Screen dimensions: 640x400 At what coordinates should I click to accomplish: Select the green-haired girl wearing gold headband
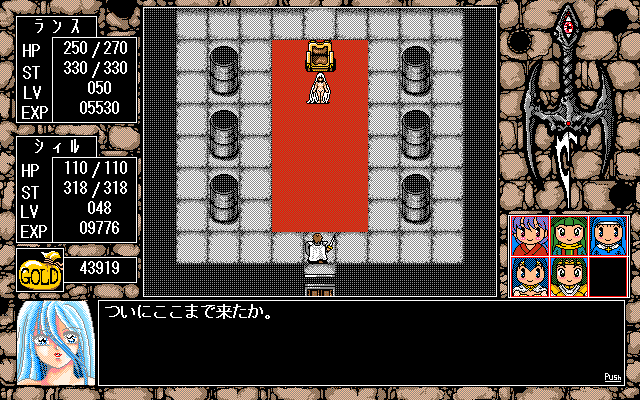pyautogui.click(x=568, y=275)
